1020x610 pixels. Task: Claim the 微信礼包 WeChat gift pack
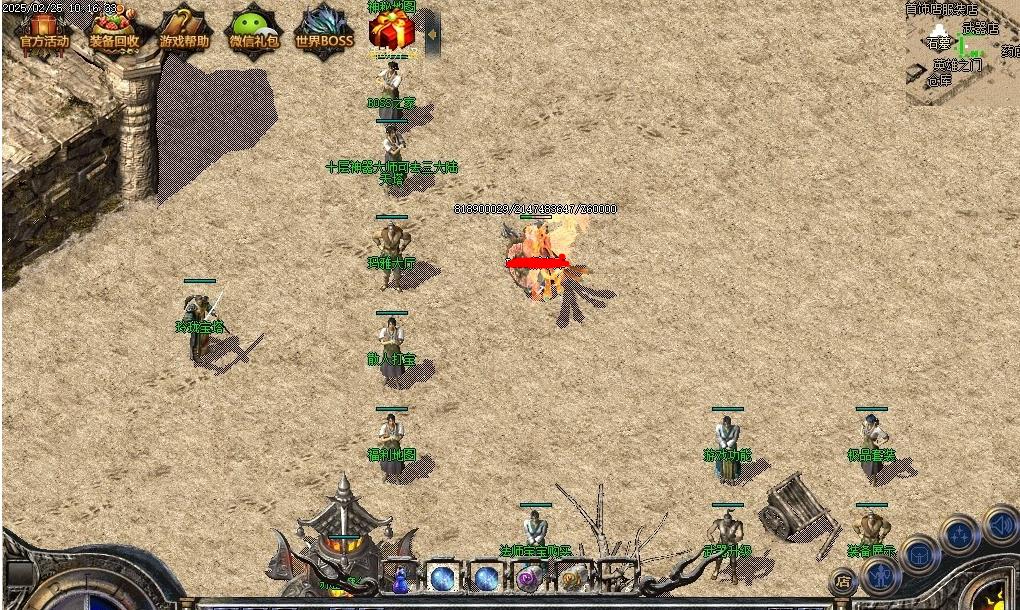(x=254, y=31)
